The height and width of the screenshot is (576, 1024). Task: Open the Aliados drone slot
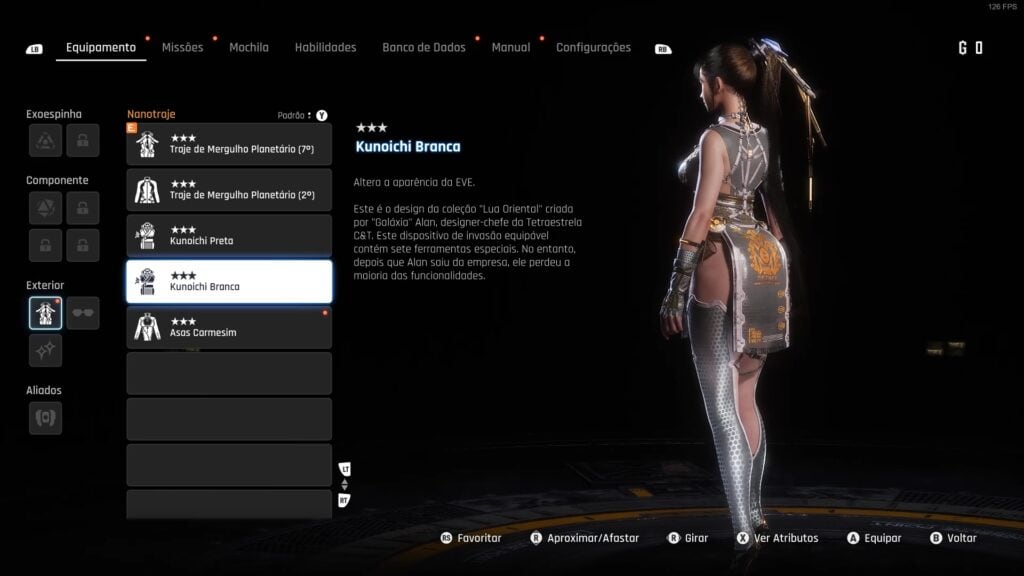pos(45,417)
